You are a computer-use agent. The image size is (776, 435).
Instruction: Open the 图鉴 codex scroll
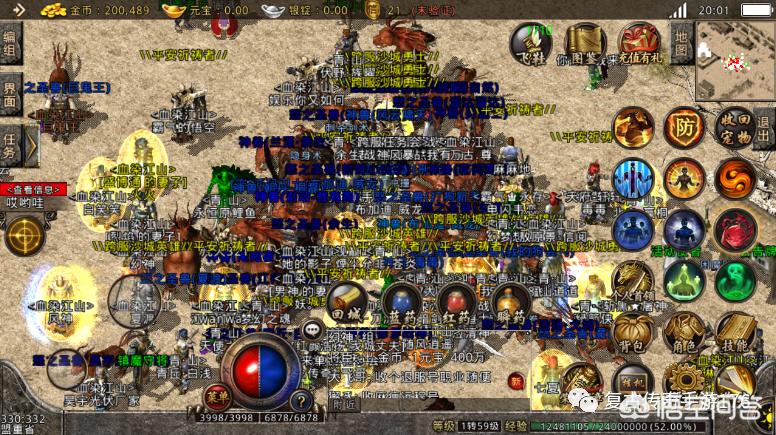(x=584, y=44)
